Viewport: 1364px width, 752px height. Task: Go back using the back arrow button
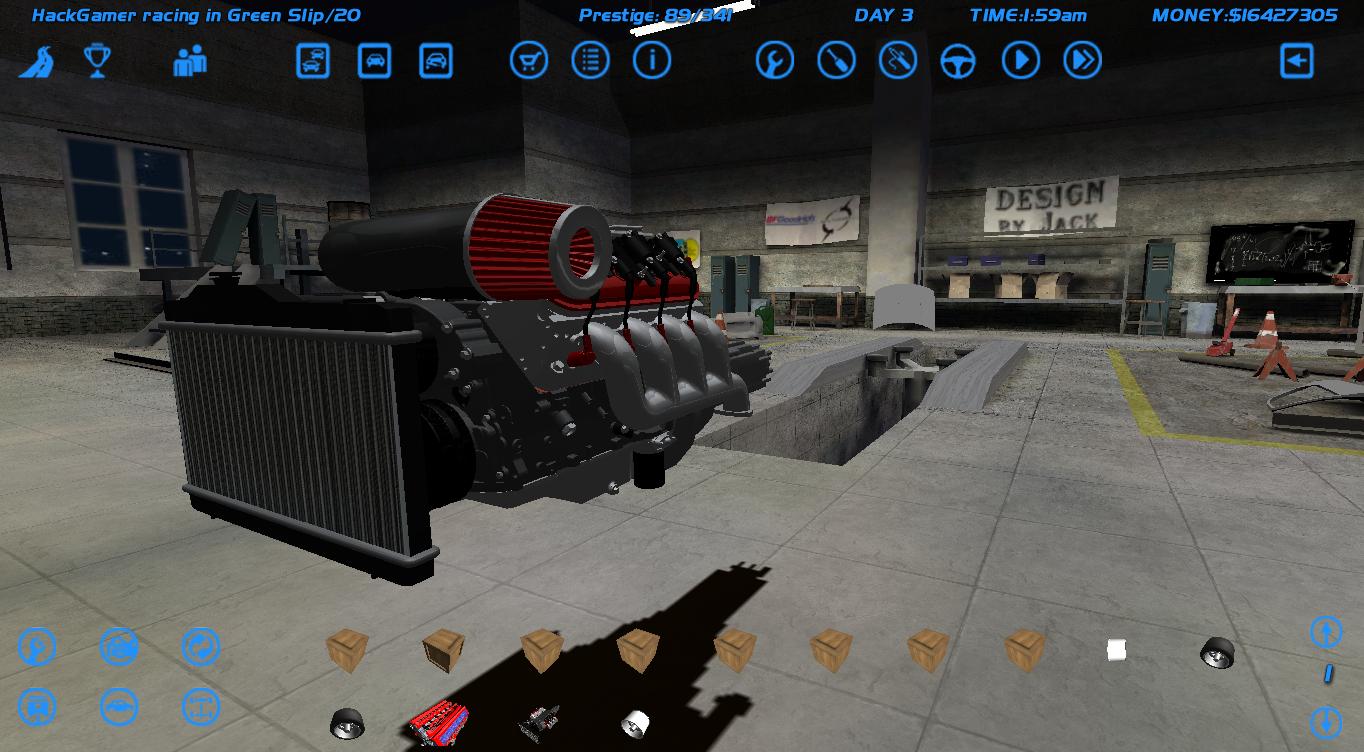[x=1296, y=60]
